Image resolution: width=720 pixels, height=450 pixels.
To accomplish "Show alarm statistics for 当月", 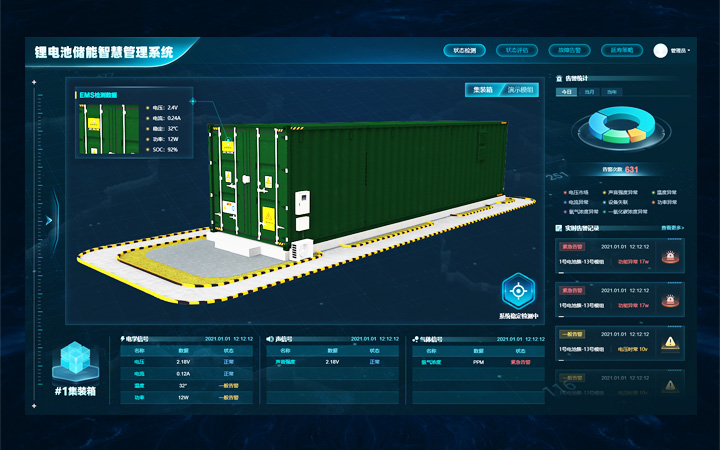I will click(589, 92).
